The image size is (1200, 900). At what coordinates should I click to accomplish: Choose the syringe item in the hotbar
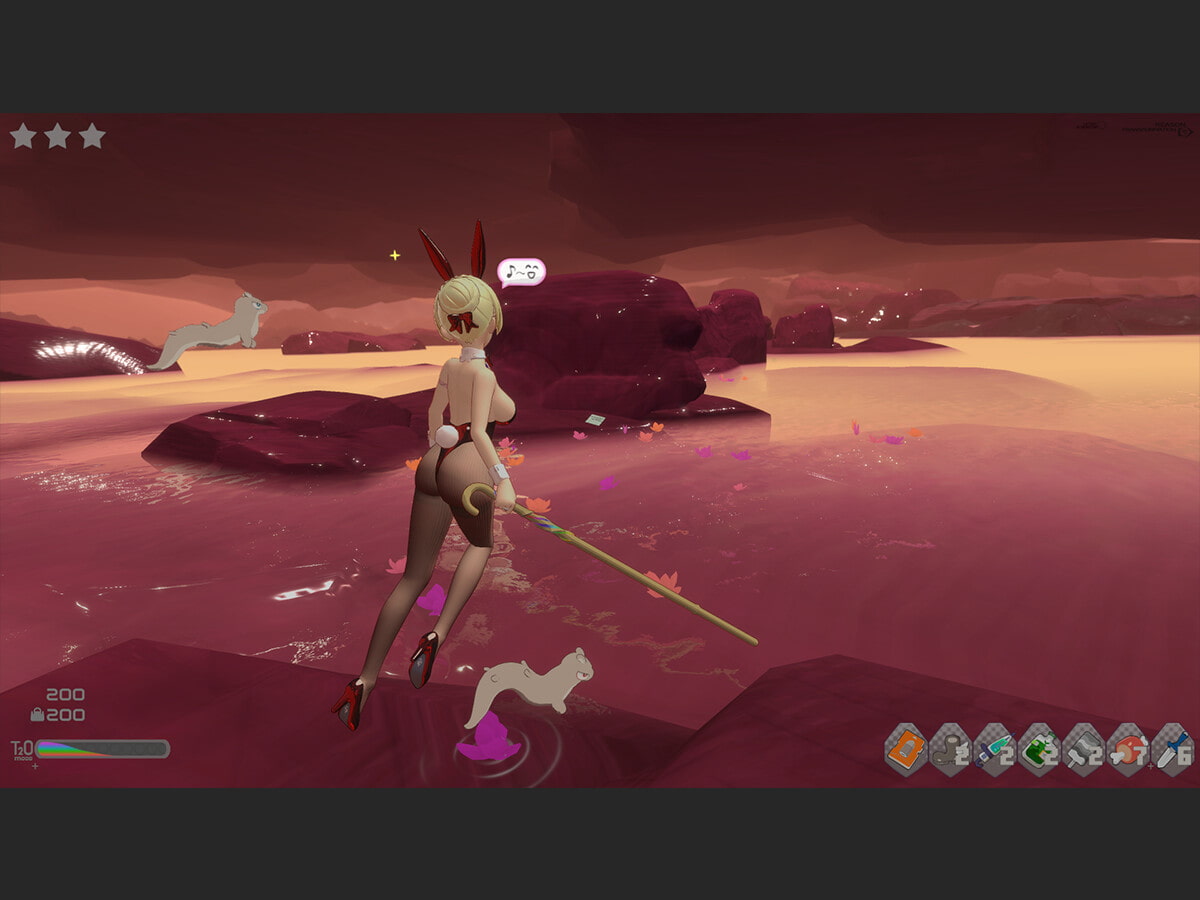coord(994,750)
